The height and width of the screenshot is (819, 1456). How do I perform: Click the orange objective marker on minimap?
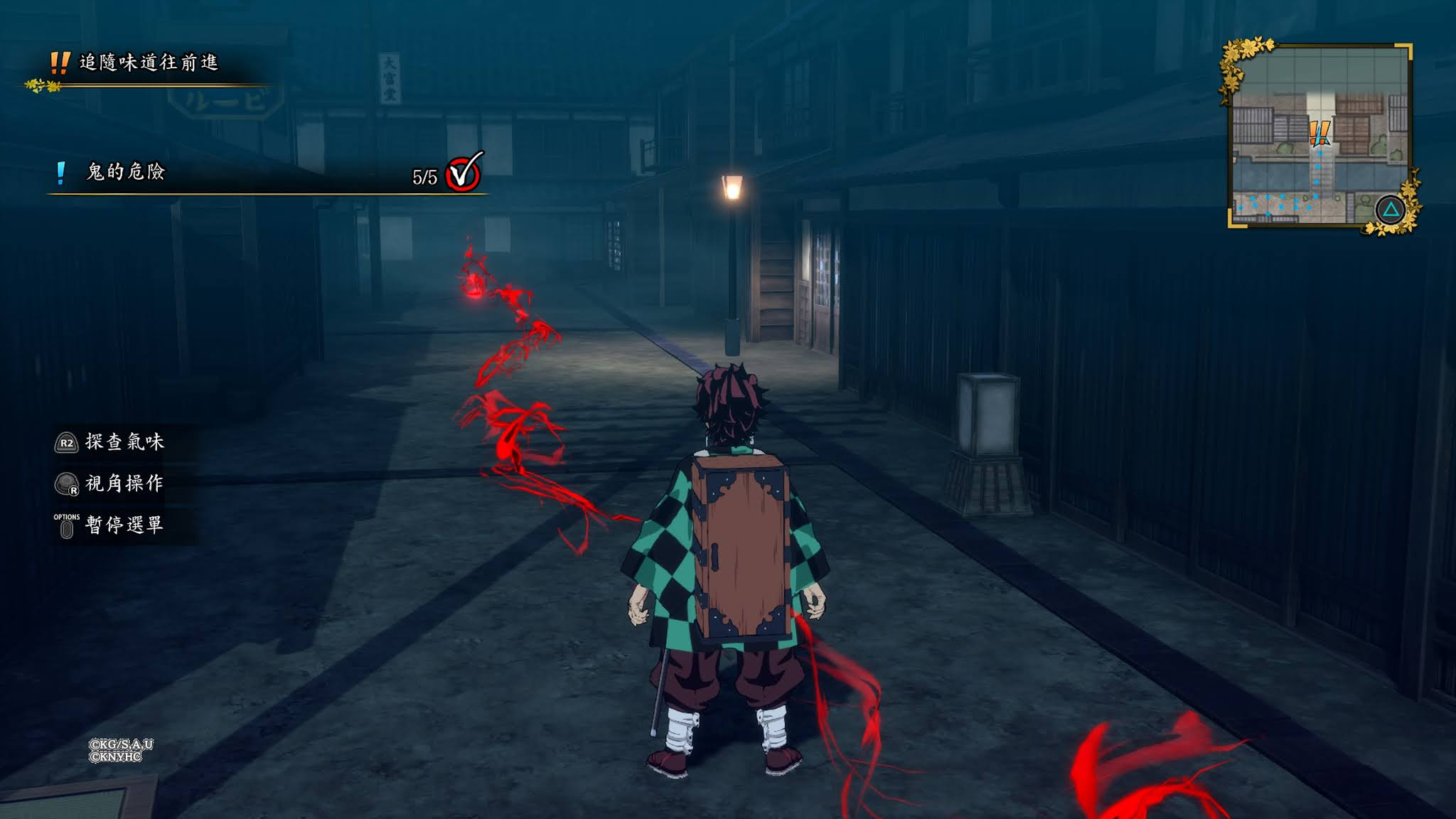[x=1319, y=132]
